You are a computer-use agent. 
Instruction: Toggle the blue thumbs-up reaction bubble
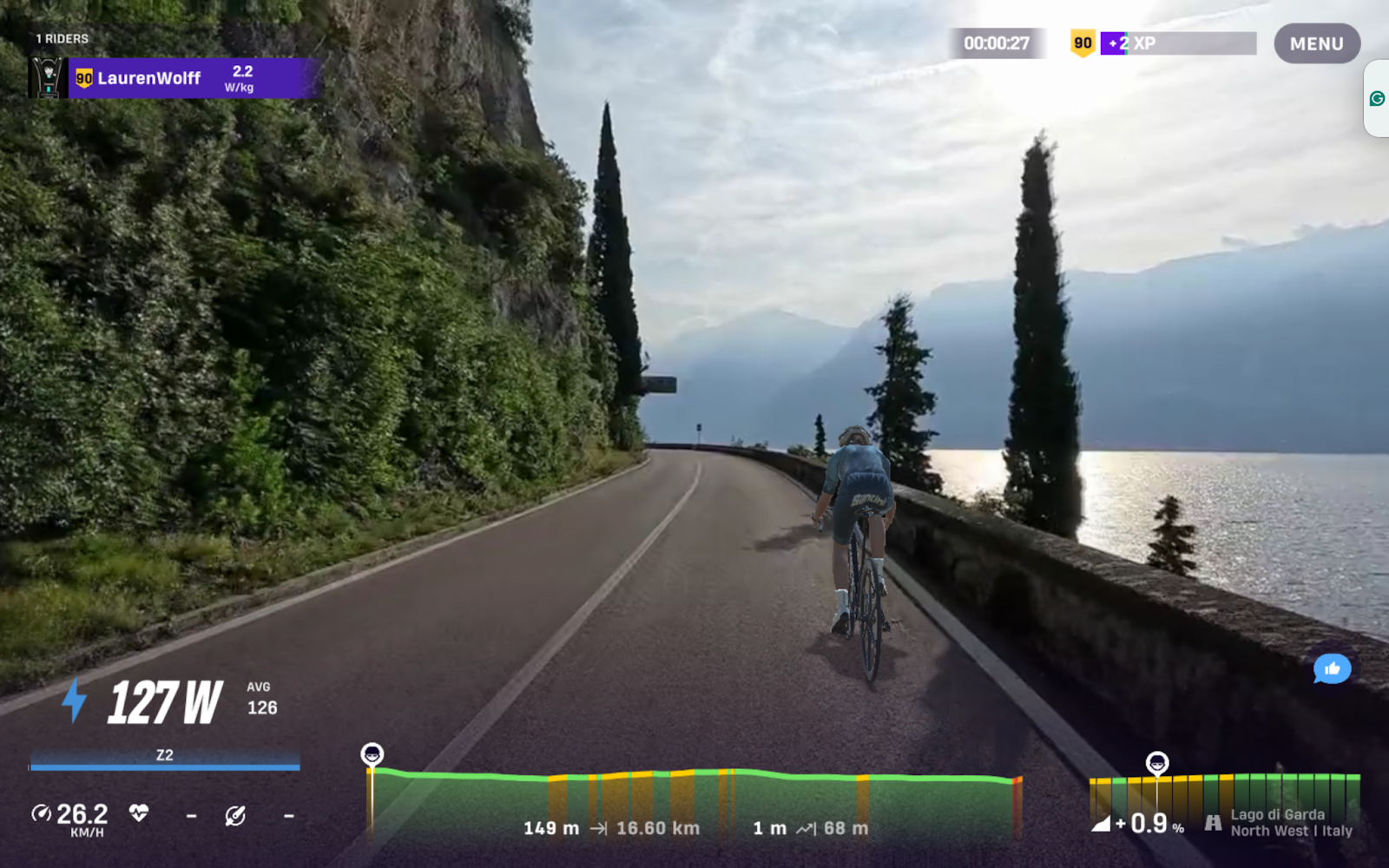click(1332, 669)
